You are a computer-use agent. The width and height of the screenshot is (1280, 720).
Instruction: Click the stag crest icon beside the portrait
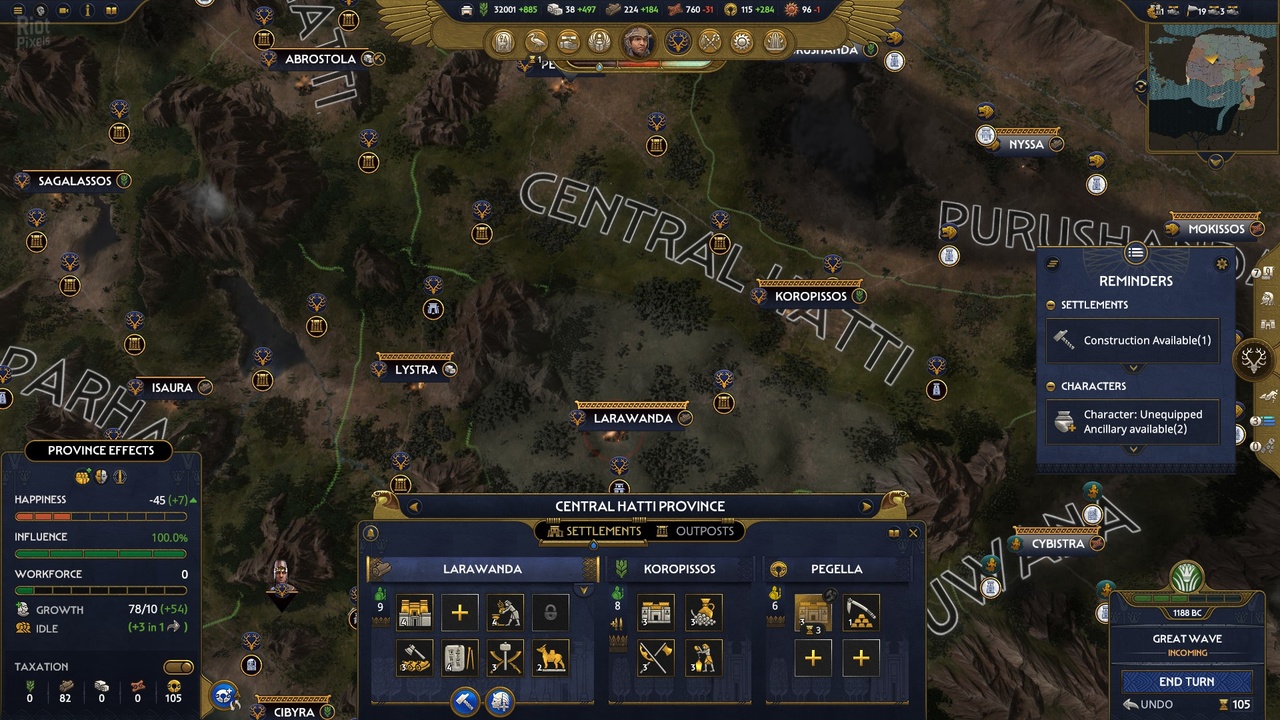[678, 42]
